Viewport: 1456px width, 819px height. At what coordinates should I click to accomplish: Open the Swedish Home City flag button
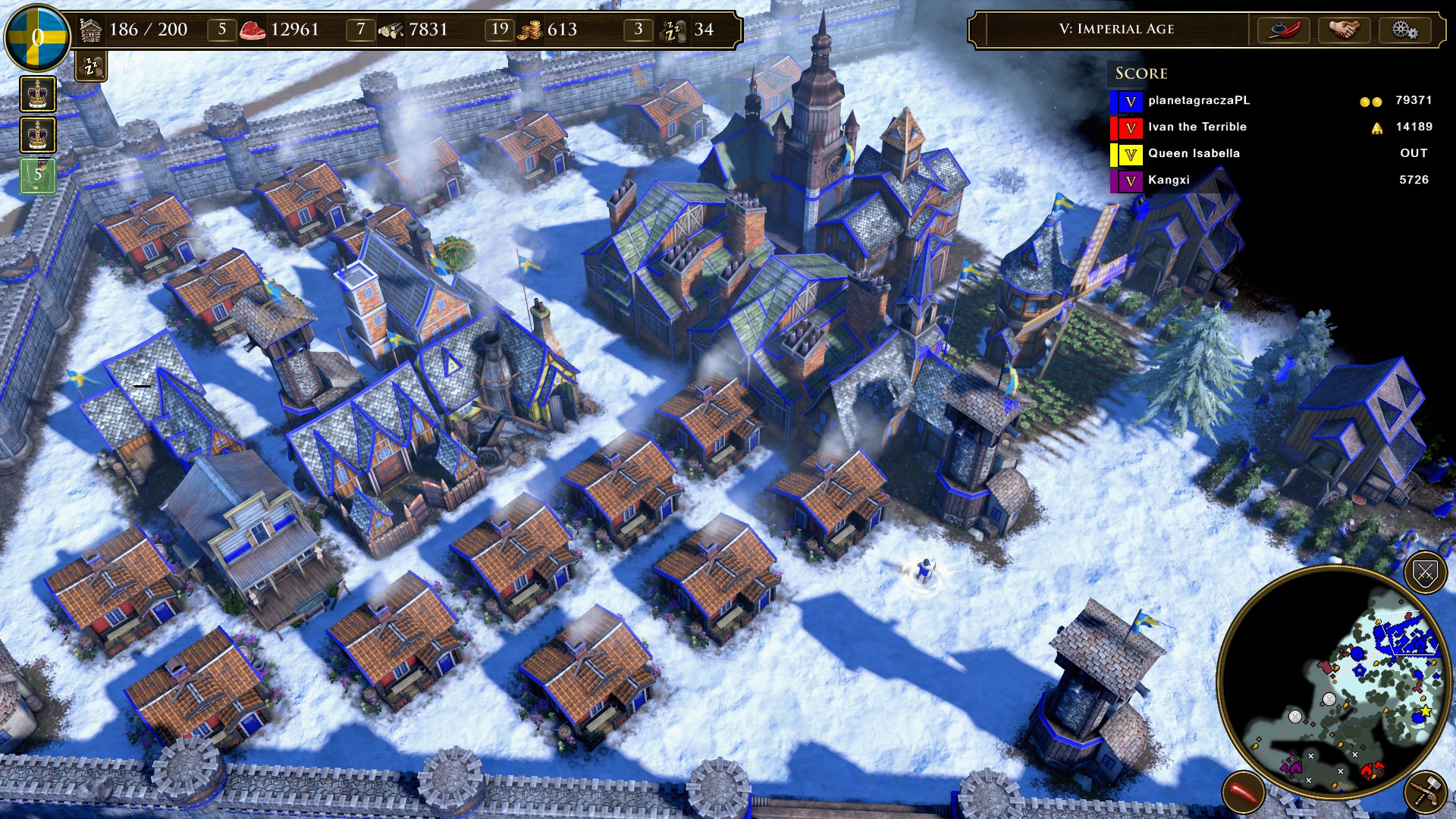(x=36, y=36)
